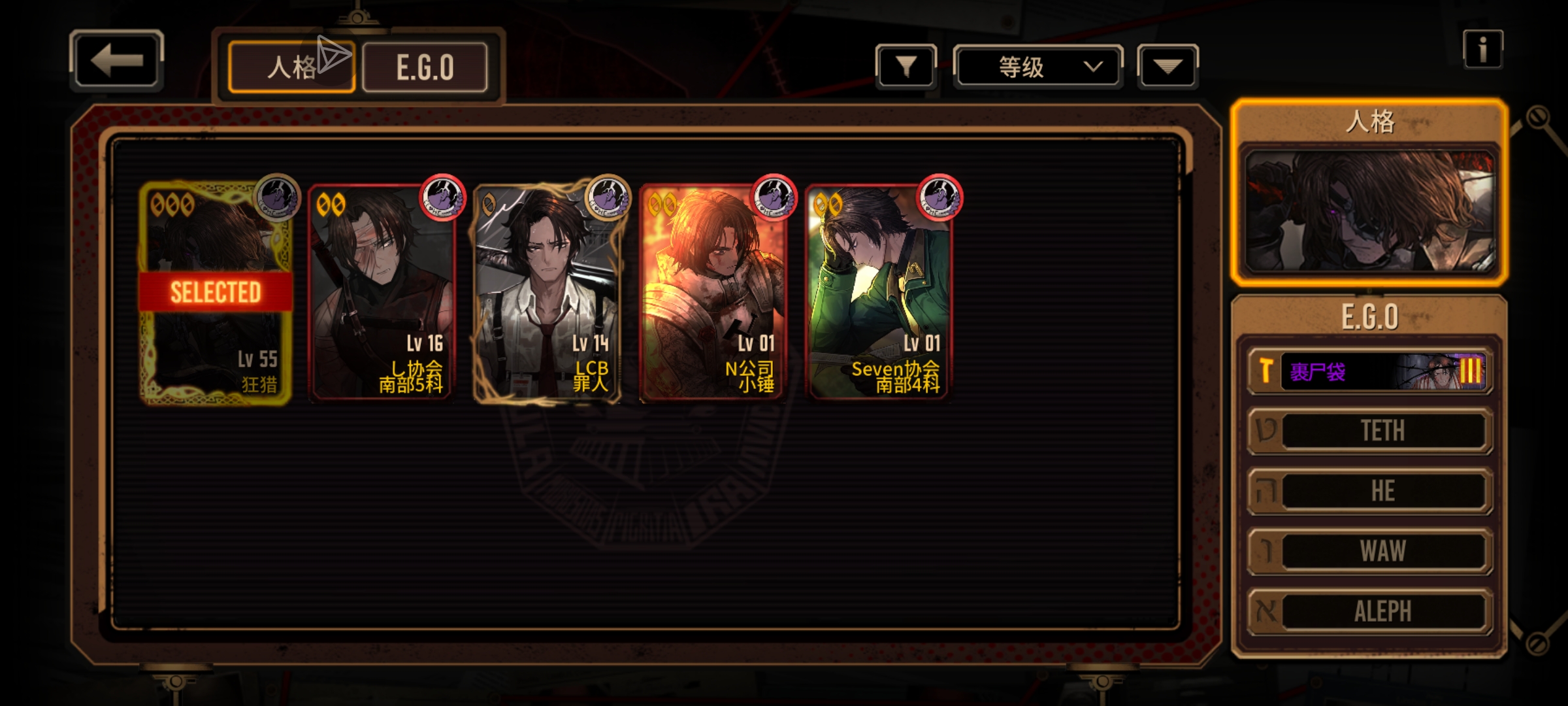Choose the N公司 小锤 identity card
1568x706 pixels.
[713, 293]
